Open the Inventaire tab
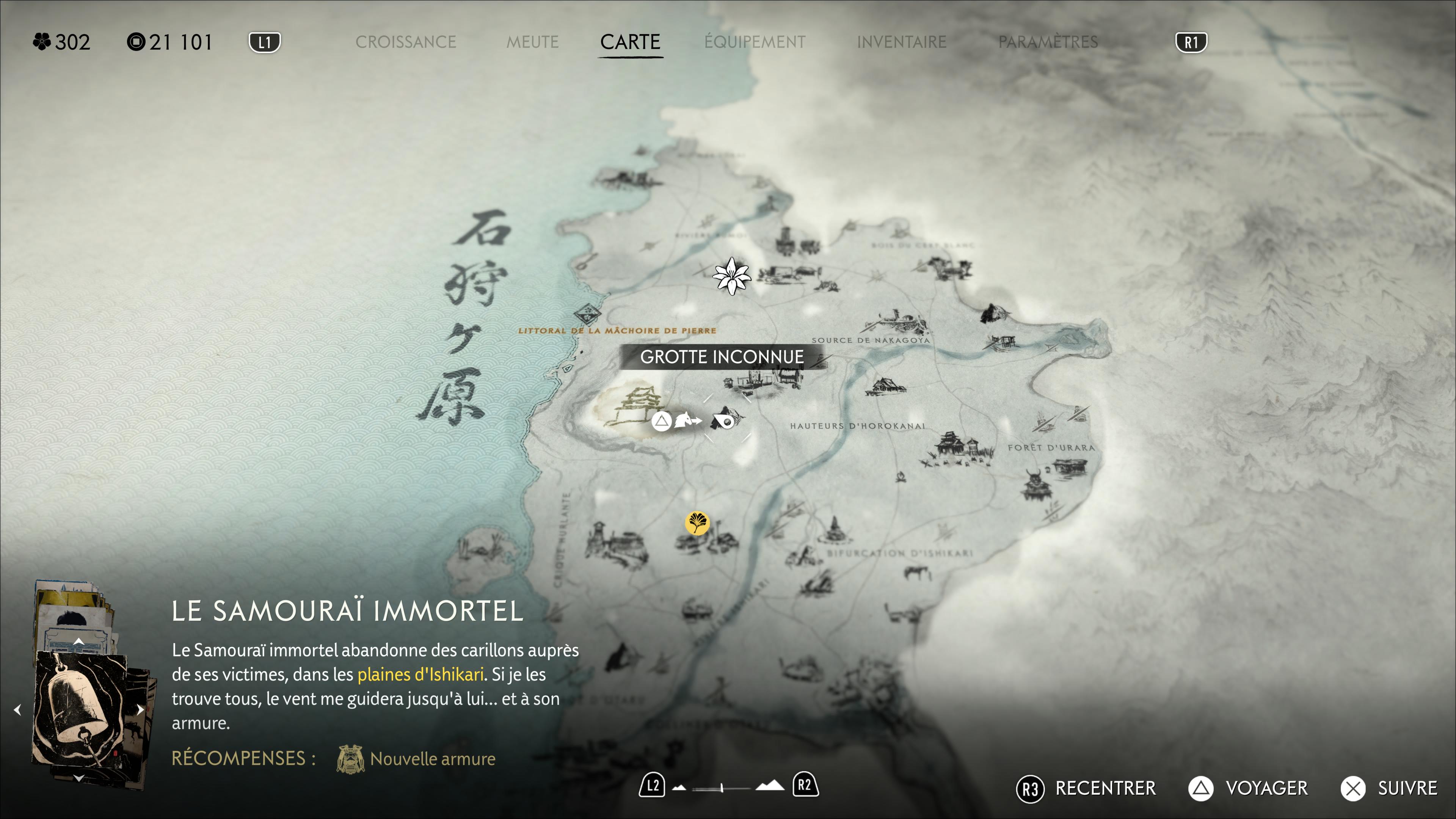Viewport: 1456px width, 819px height. point(901,42)
